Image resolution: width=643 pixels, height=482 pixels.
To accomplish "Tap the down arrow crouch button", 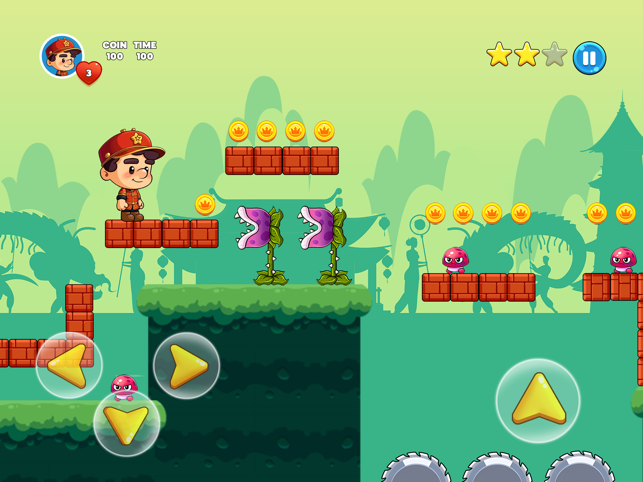I will point(127,423).
